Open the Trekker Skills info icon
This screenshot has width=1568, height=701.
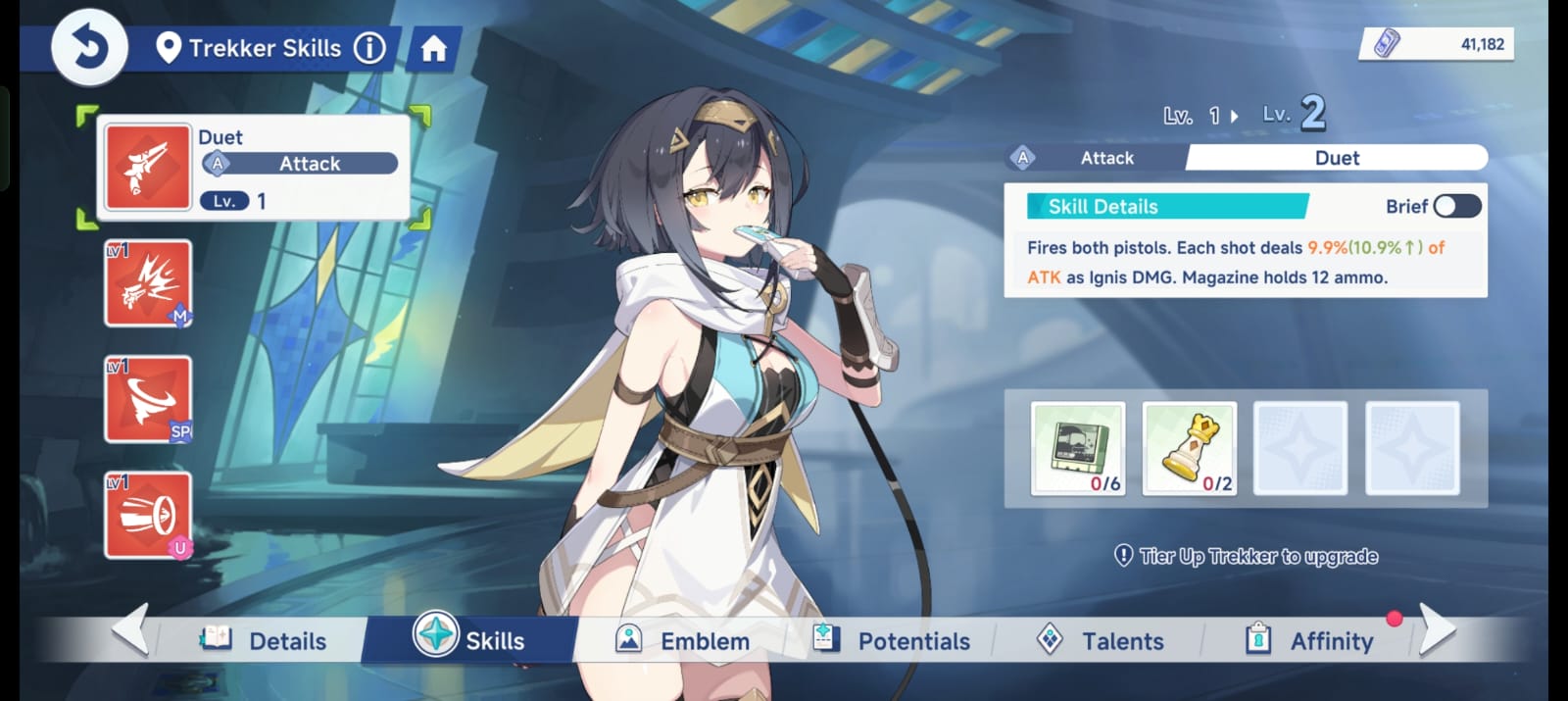click(369, 48)
